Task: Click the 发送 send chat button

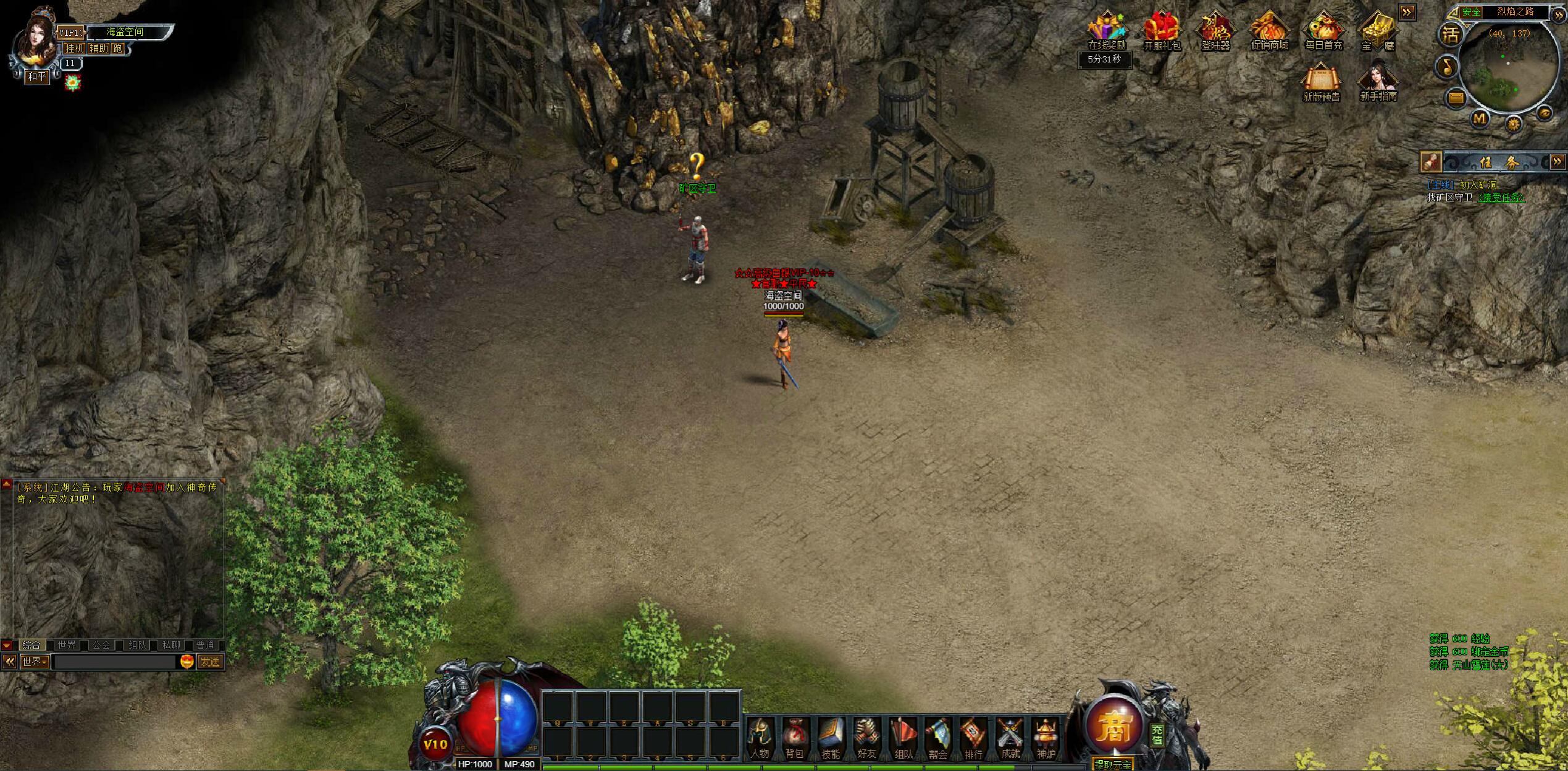Action: [x=210, y=662]
